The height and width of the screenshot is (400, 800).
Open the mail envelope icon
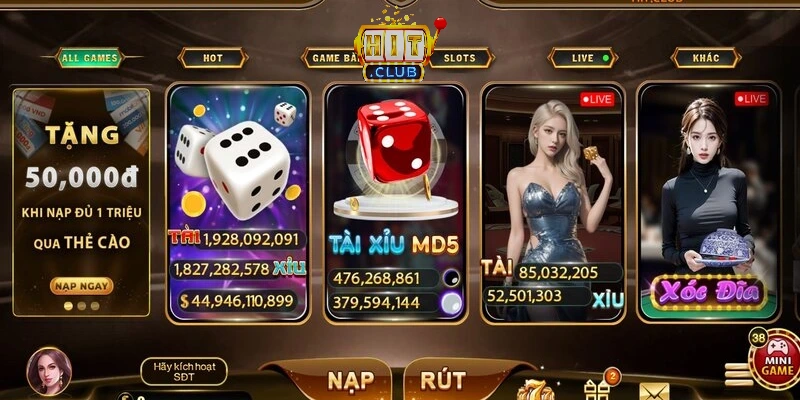tap(653, 390)
